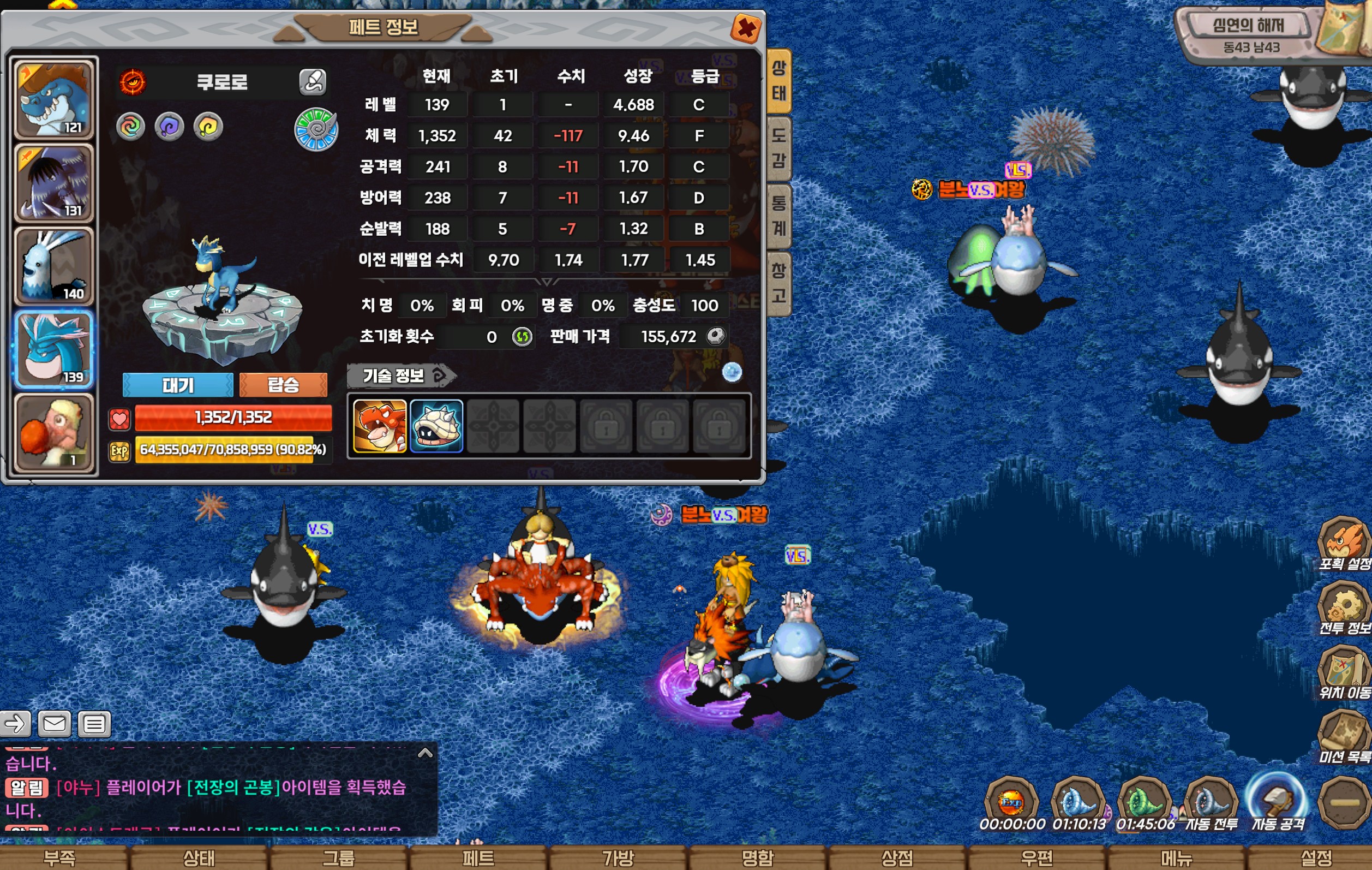This screenshot has height=870, width=1372.
Task: Pick the level 1 dodo pet
Action: [x=54, y=433]
